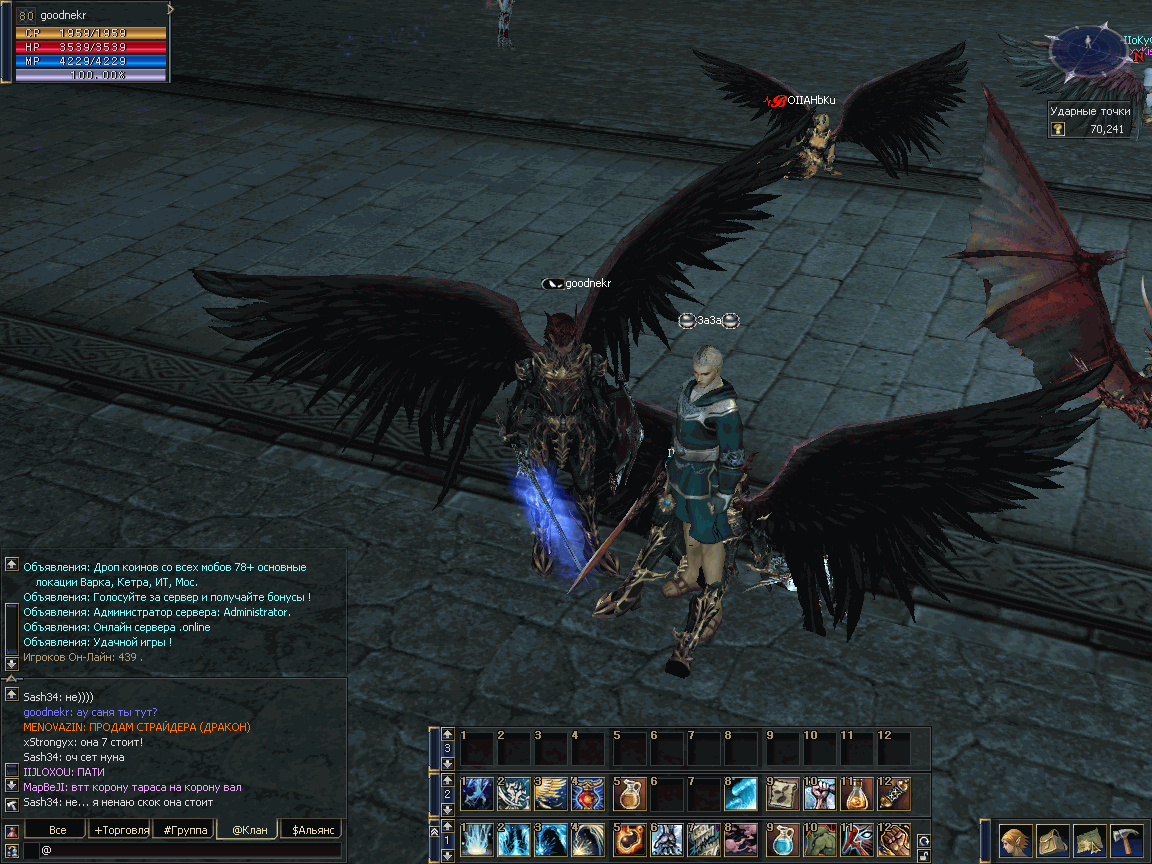Switch to the @Клан chat tab
Screen dimensions: 1152x864
(249, 830)
